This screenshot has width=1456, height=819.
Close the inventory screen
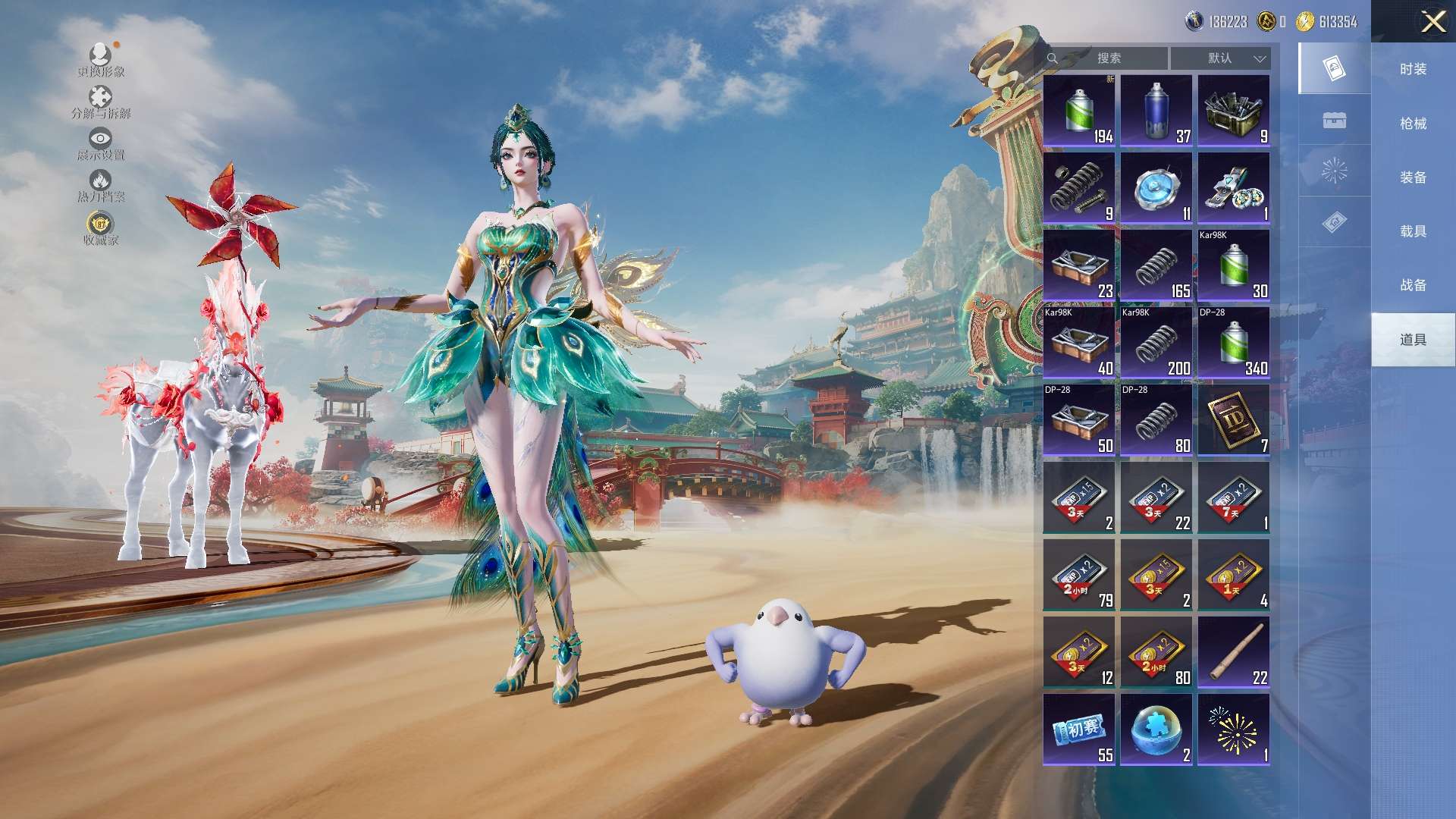1432,21
